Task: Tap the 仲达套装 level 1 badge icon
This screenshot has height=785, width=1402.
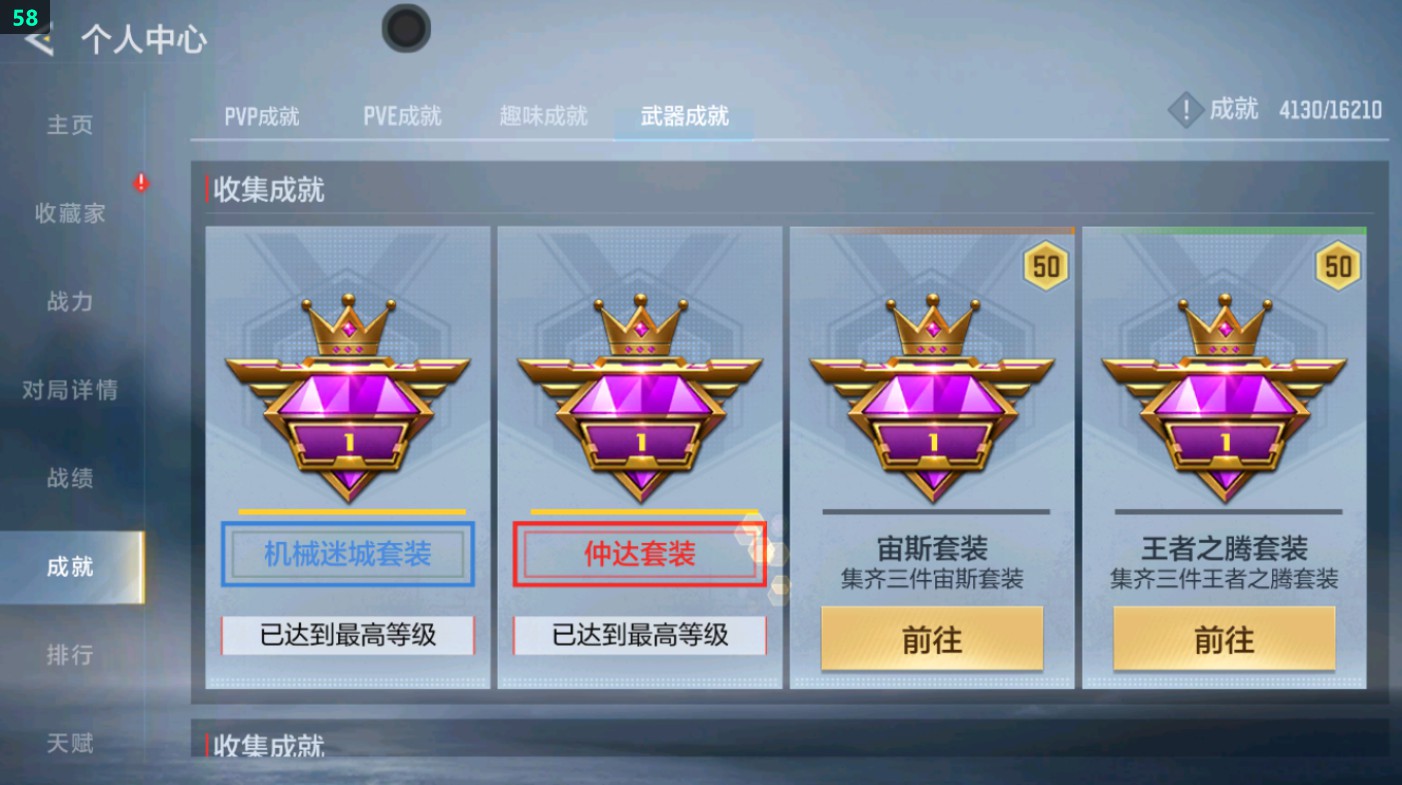Action: point(639,400)
